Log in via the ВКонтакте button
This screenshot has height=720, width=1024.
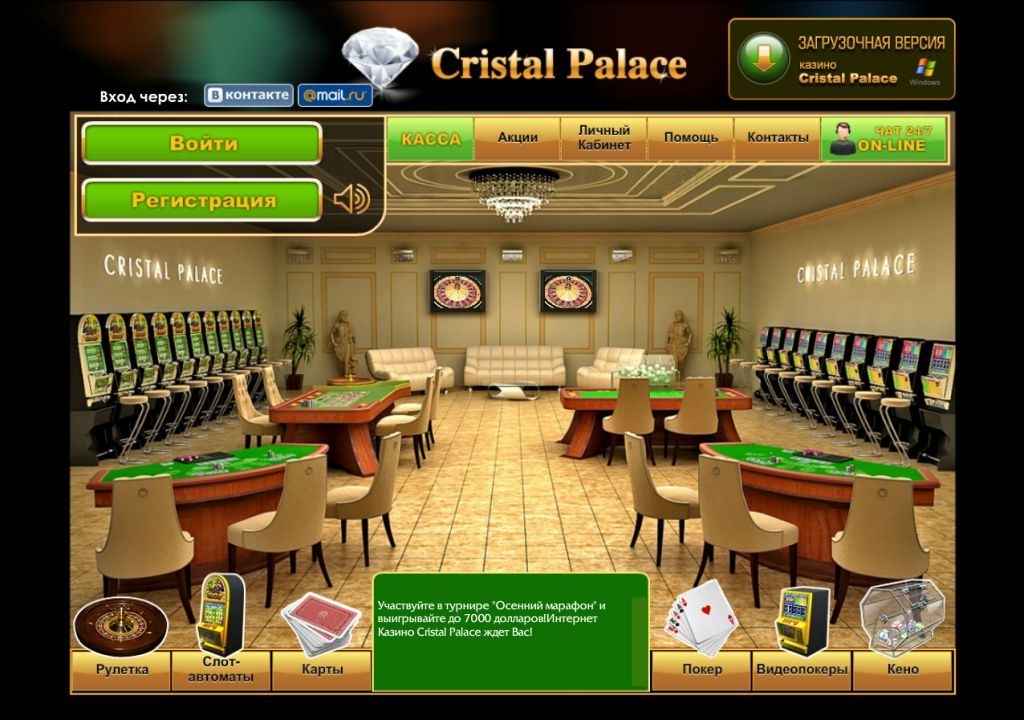tap(249, 95)
